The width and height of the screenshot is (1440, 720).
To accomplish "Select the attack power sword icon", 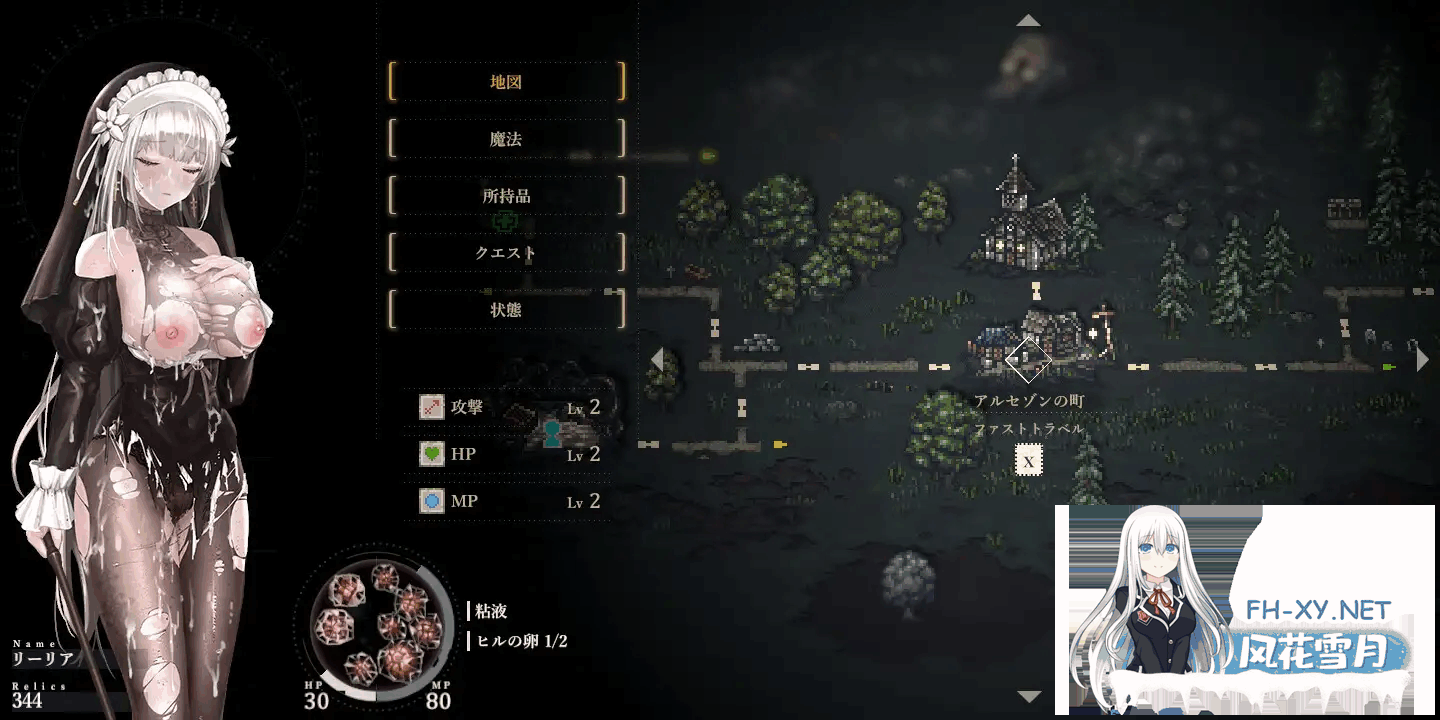I will click(431, 407).
